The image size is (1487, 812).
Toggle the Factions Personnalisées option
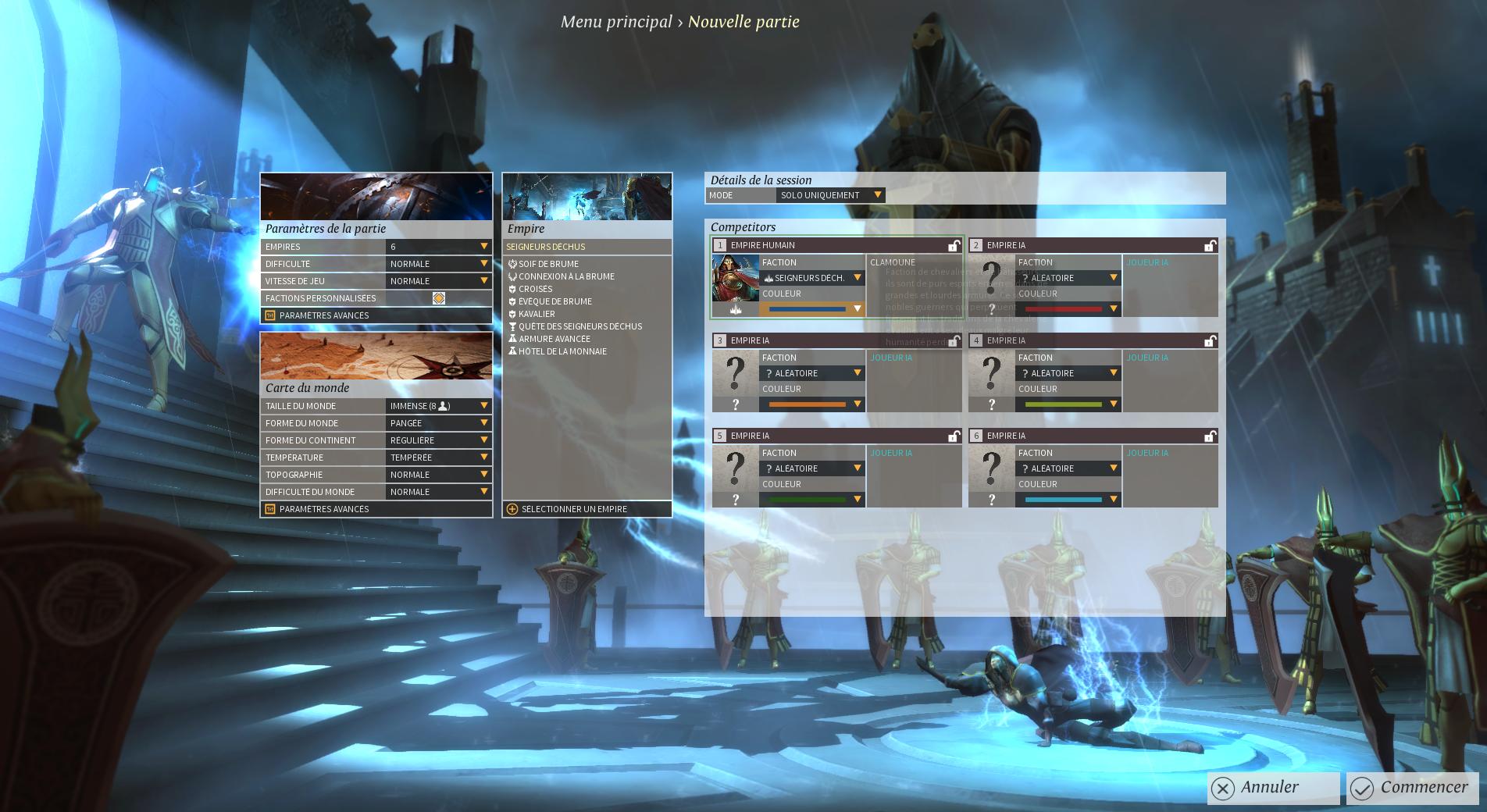(x=440, y=297)
